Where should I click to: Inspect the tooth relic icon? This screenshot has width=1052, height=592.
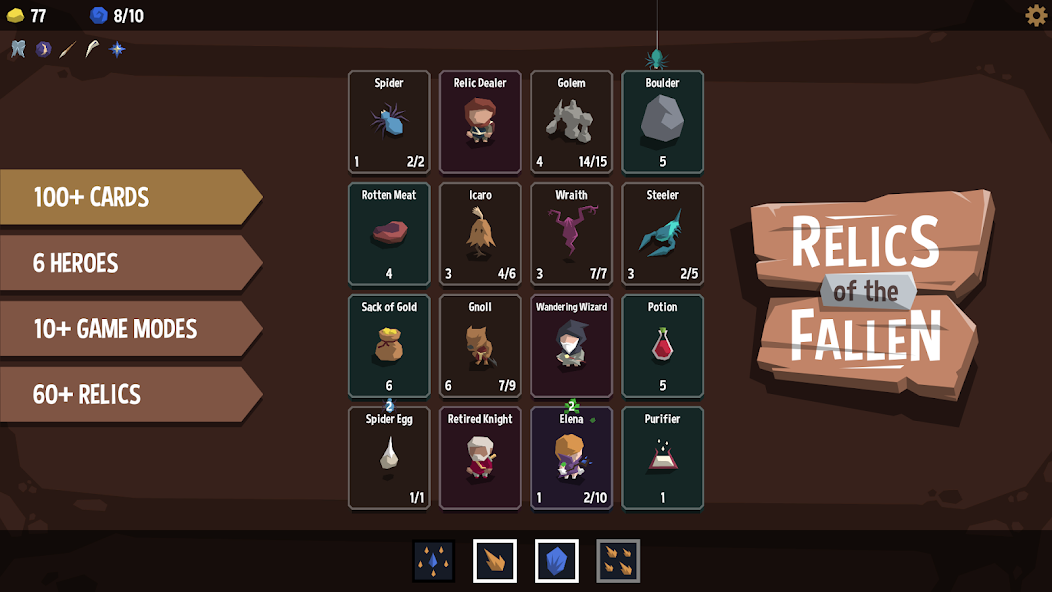pos(18,49)
